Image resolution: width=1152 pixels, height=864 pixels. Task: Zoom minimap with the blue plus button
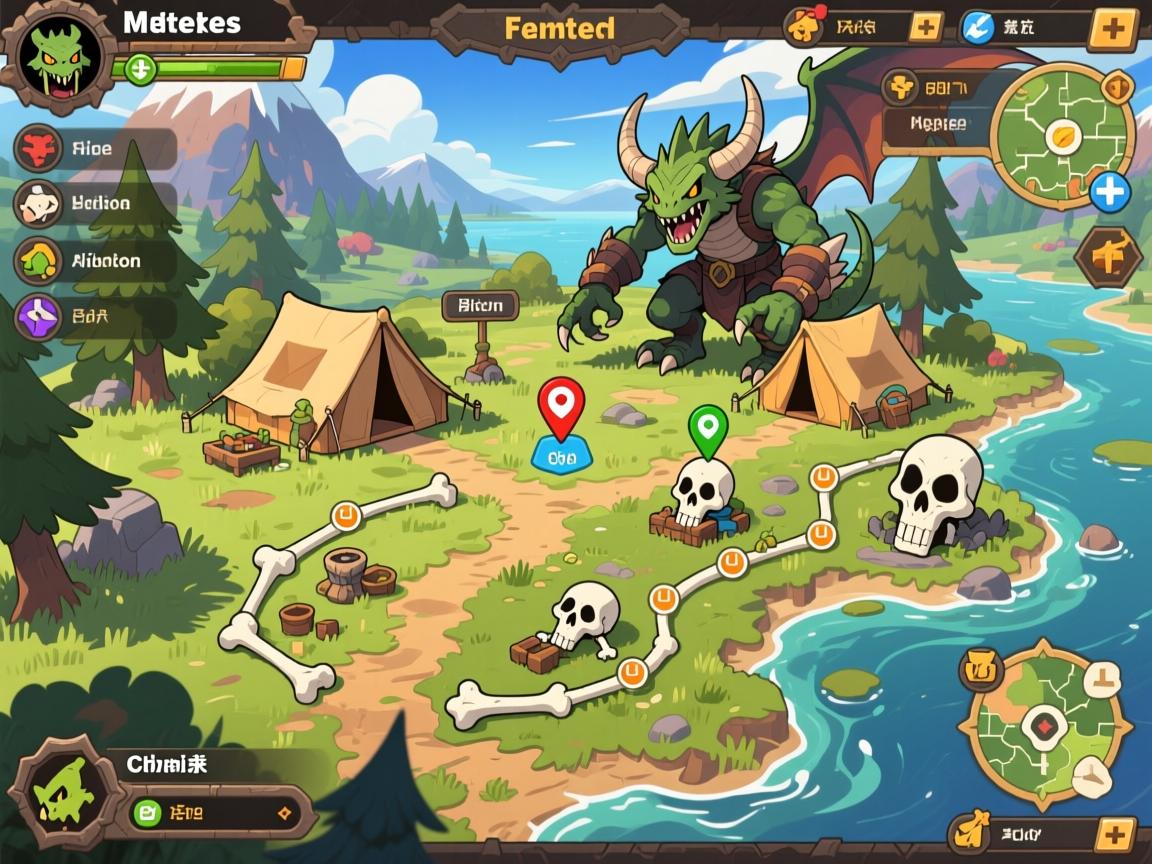(x=1109, y=192)
